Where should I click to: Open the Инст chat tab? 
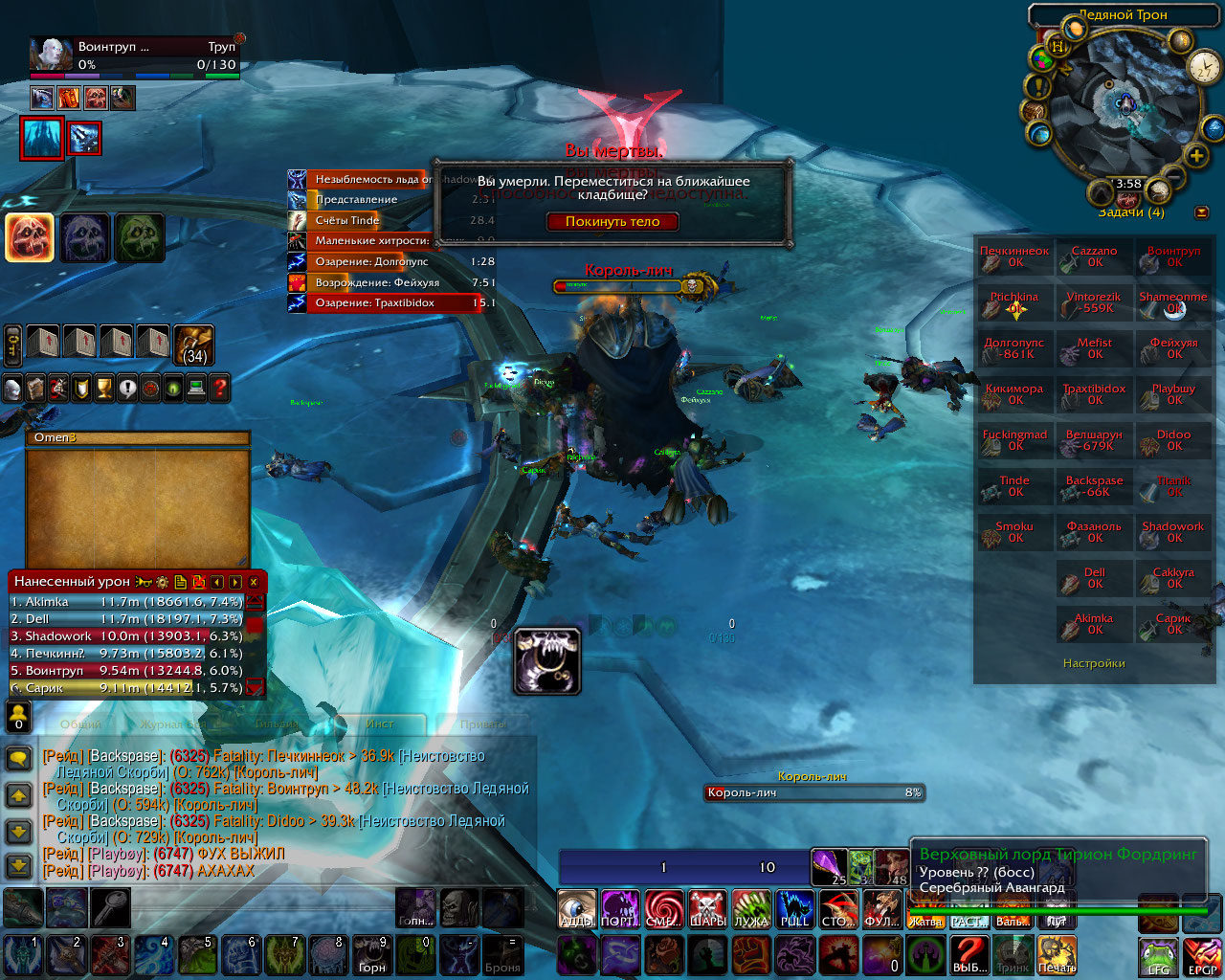pyautogui.click(x=380, y=724)
